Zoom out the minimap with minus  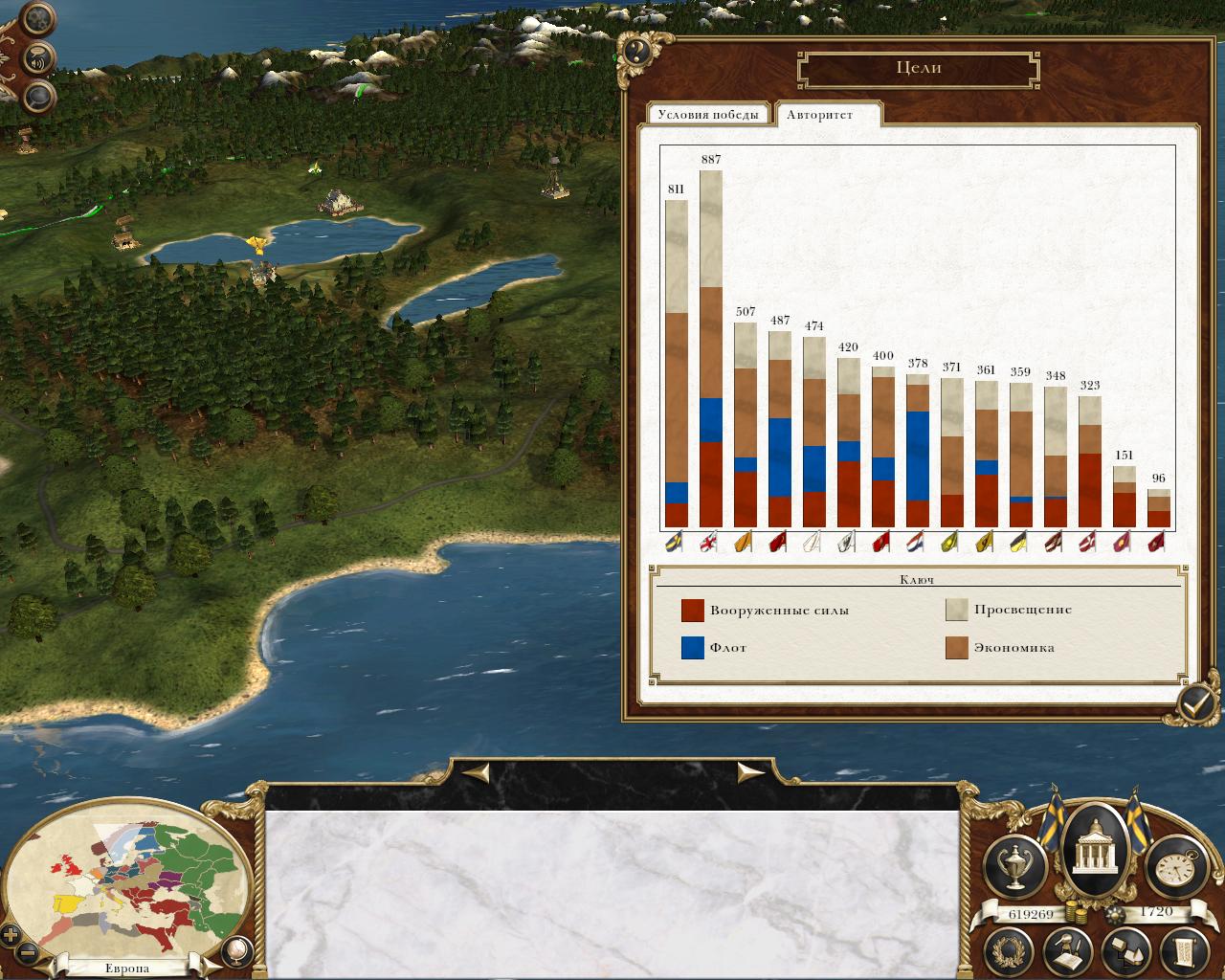point(28,953)
